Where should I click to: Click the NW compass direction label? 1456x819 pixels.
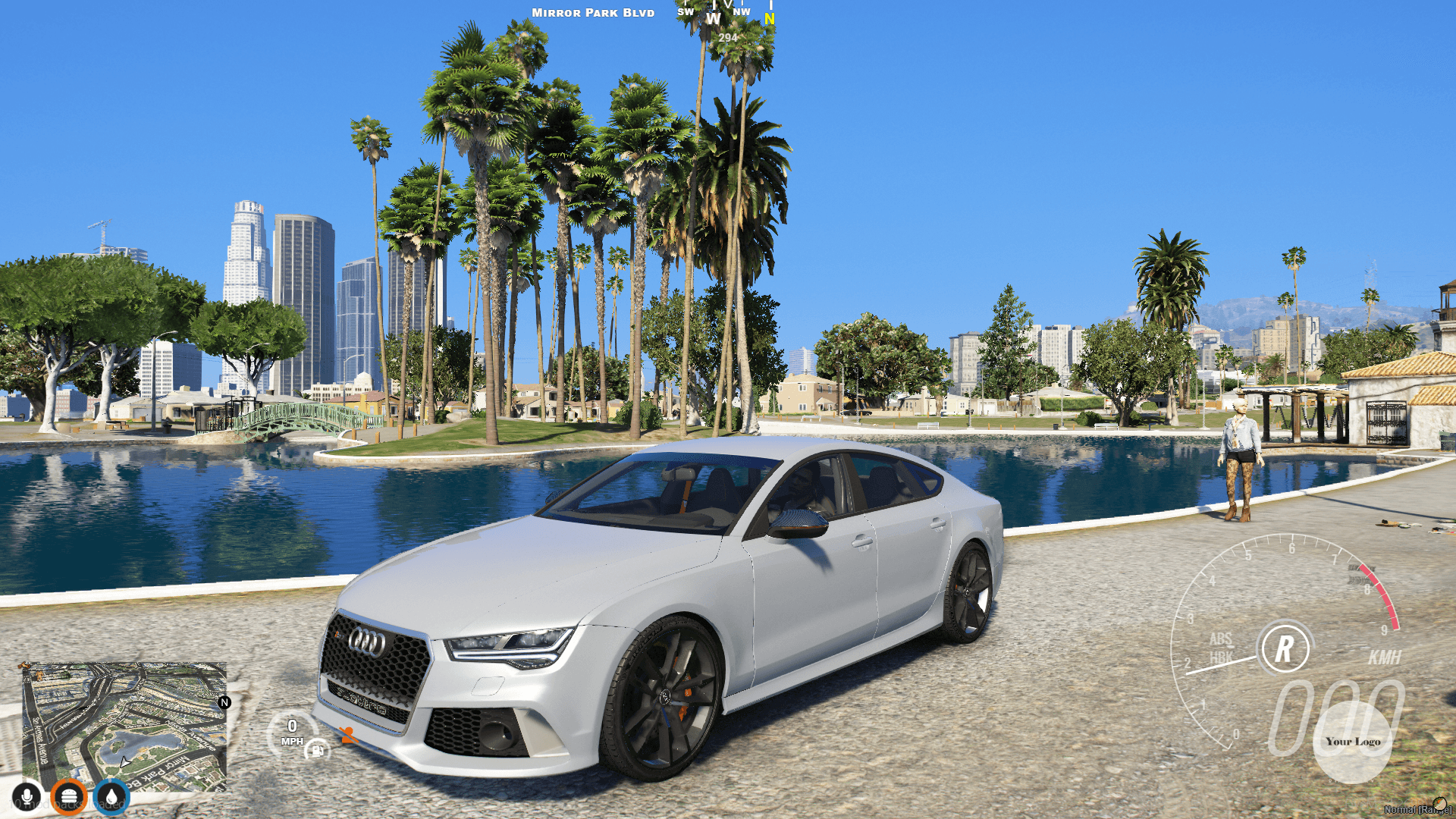743,11
